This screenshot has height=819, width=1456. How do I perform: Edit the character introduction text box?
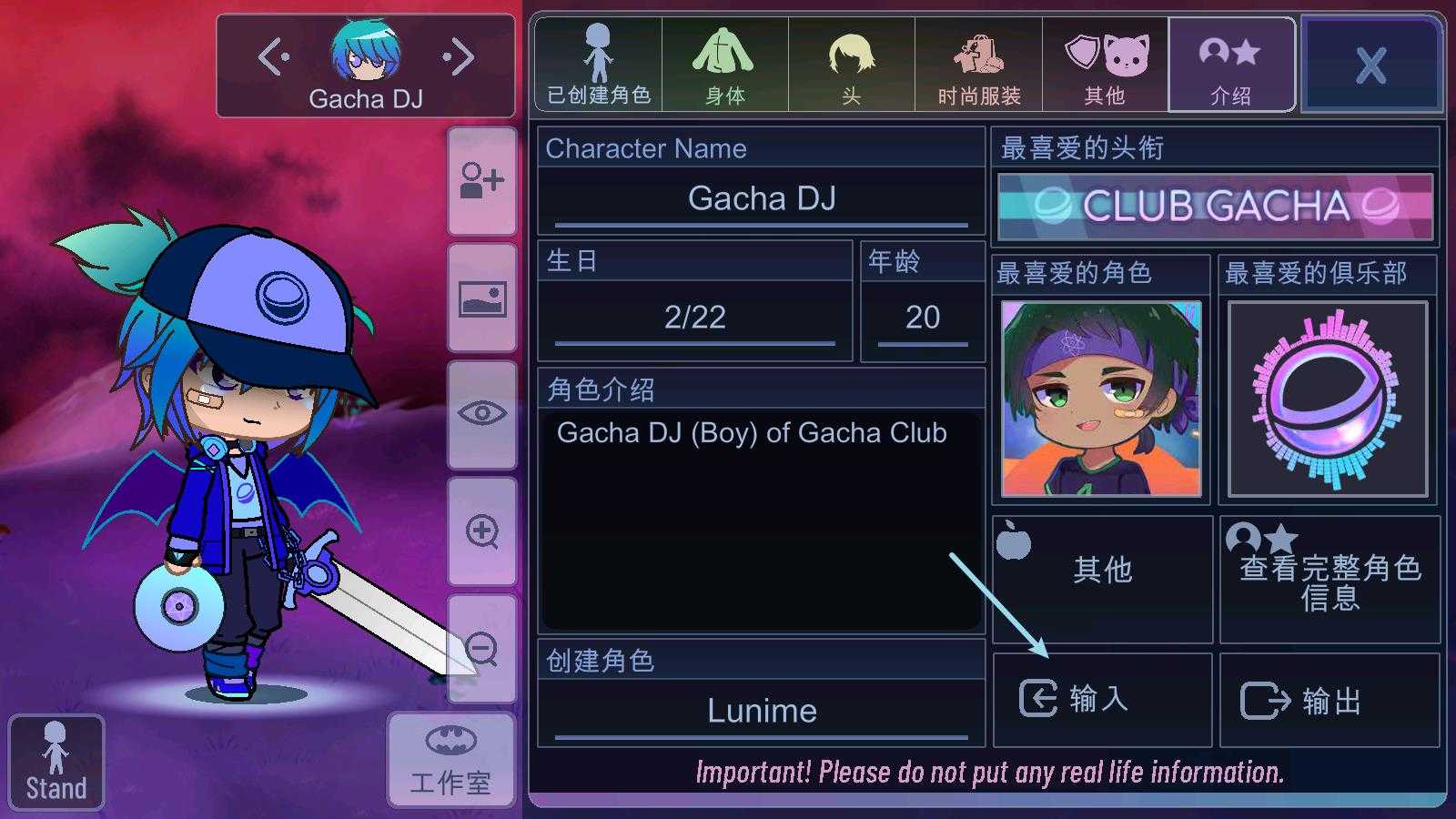(x=762, y=519)
